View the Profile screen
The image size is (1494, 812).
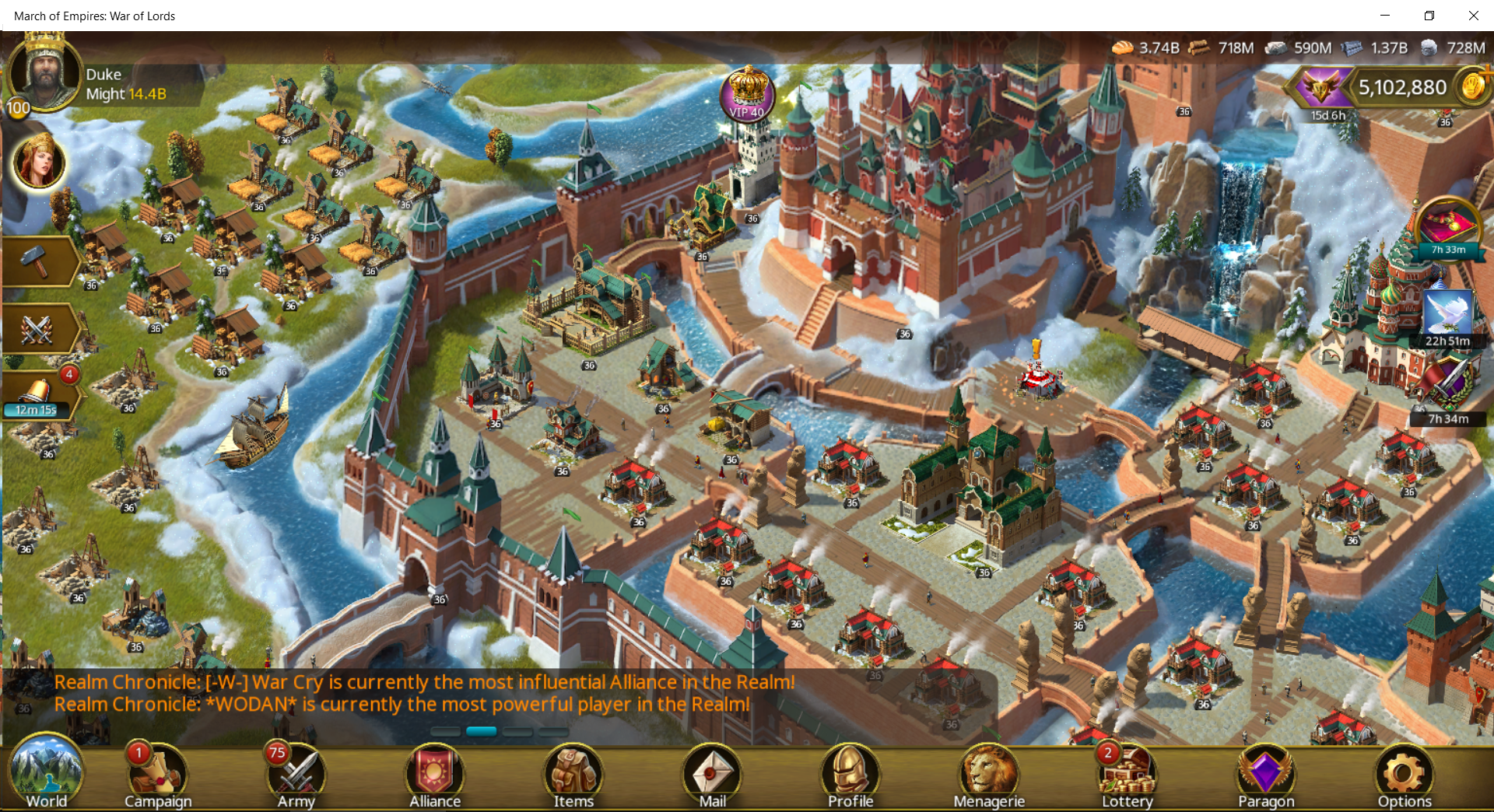(850, 776)
